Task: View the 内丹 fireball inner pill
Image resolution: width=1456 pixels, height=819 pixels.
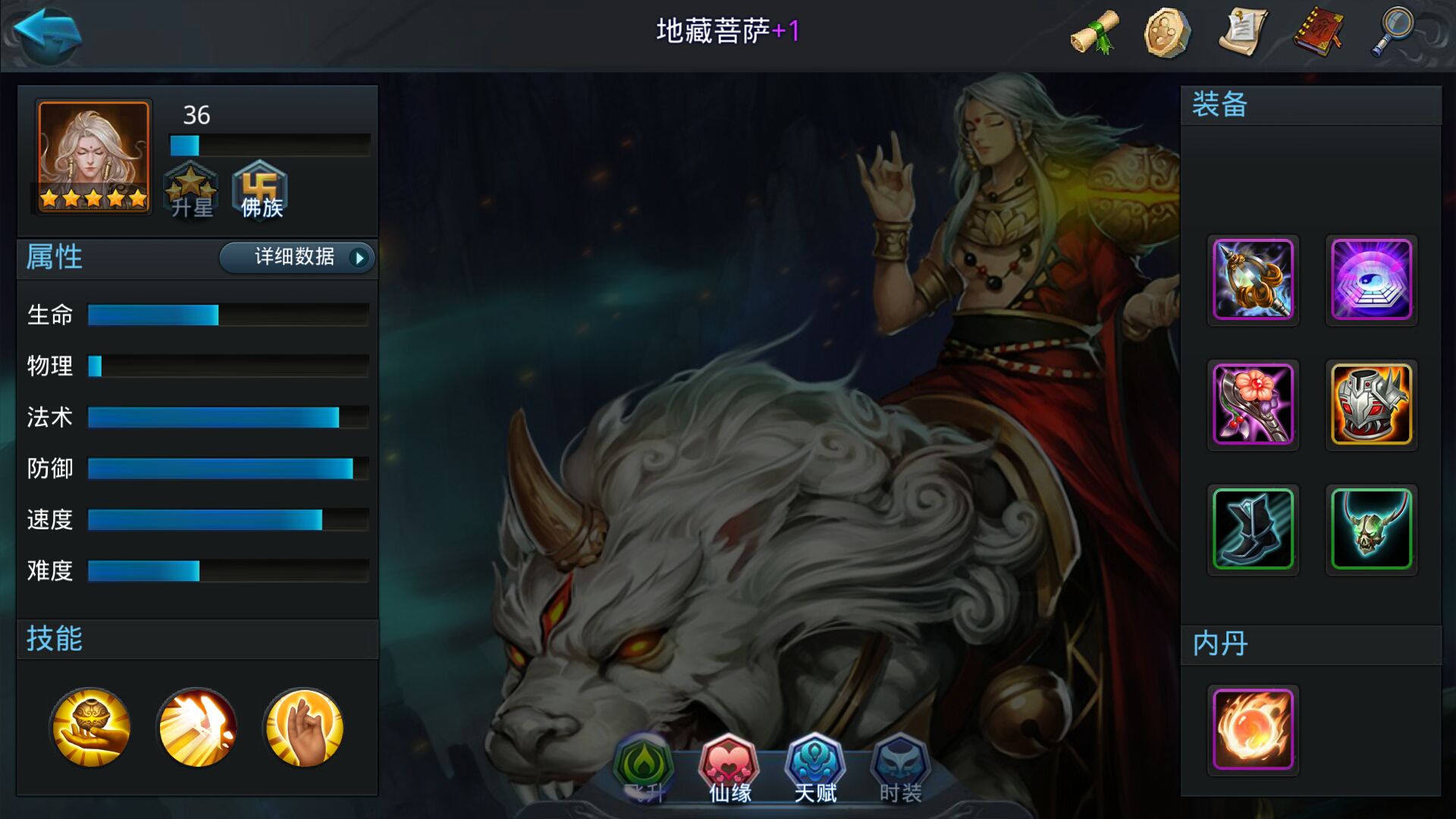Action: click(1254, 730)
